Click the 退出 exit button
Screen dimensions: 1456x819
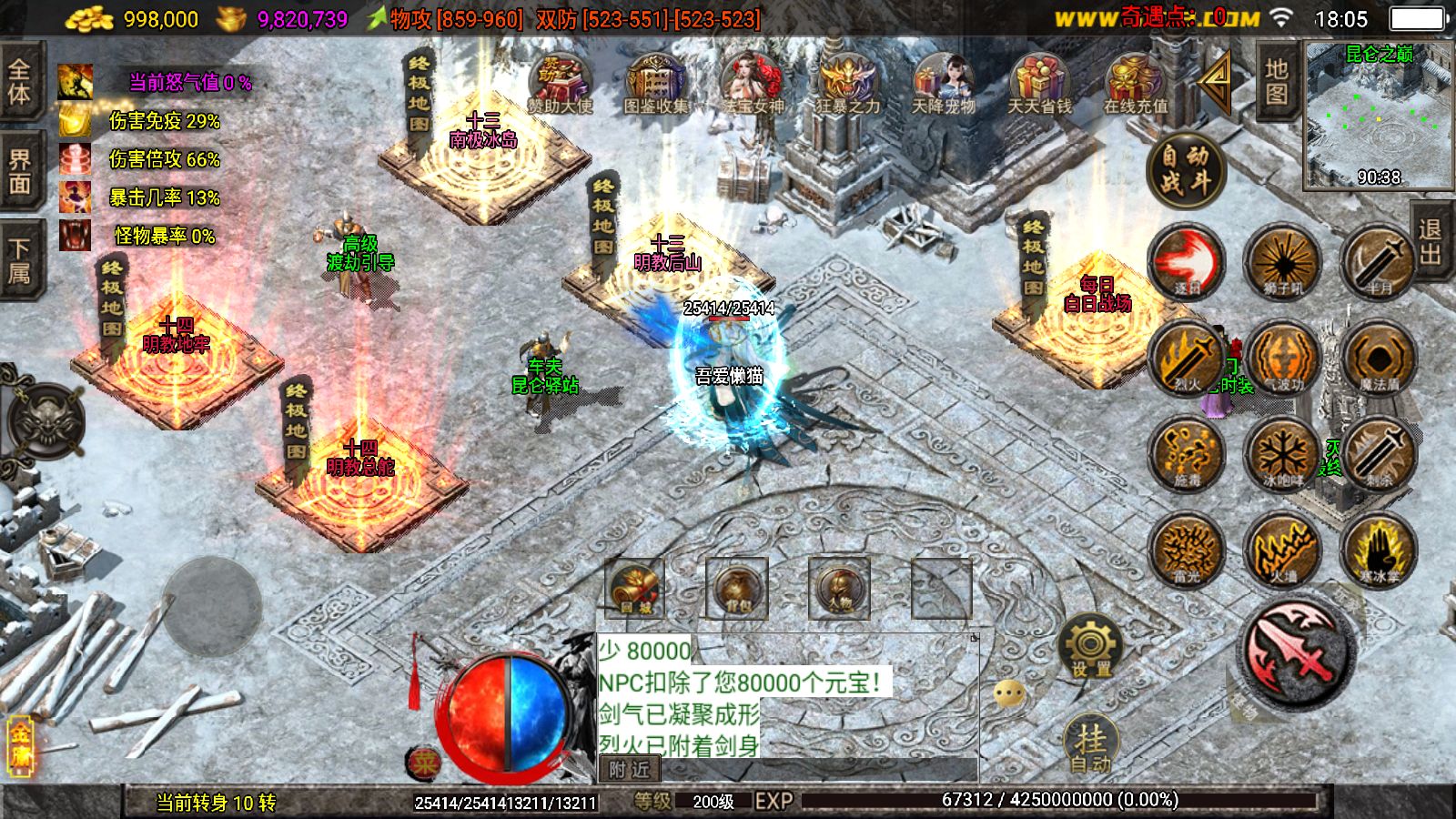tap(1431, 243)
